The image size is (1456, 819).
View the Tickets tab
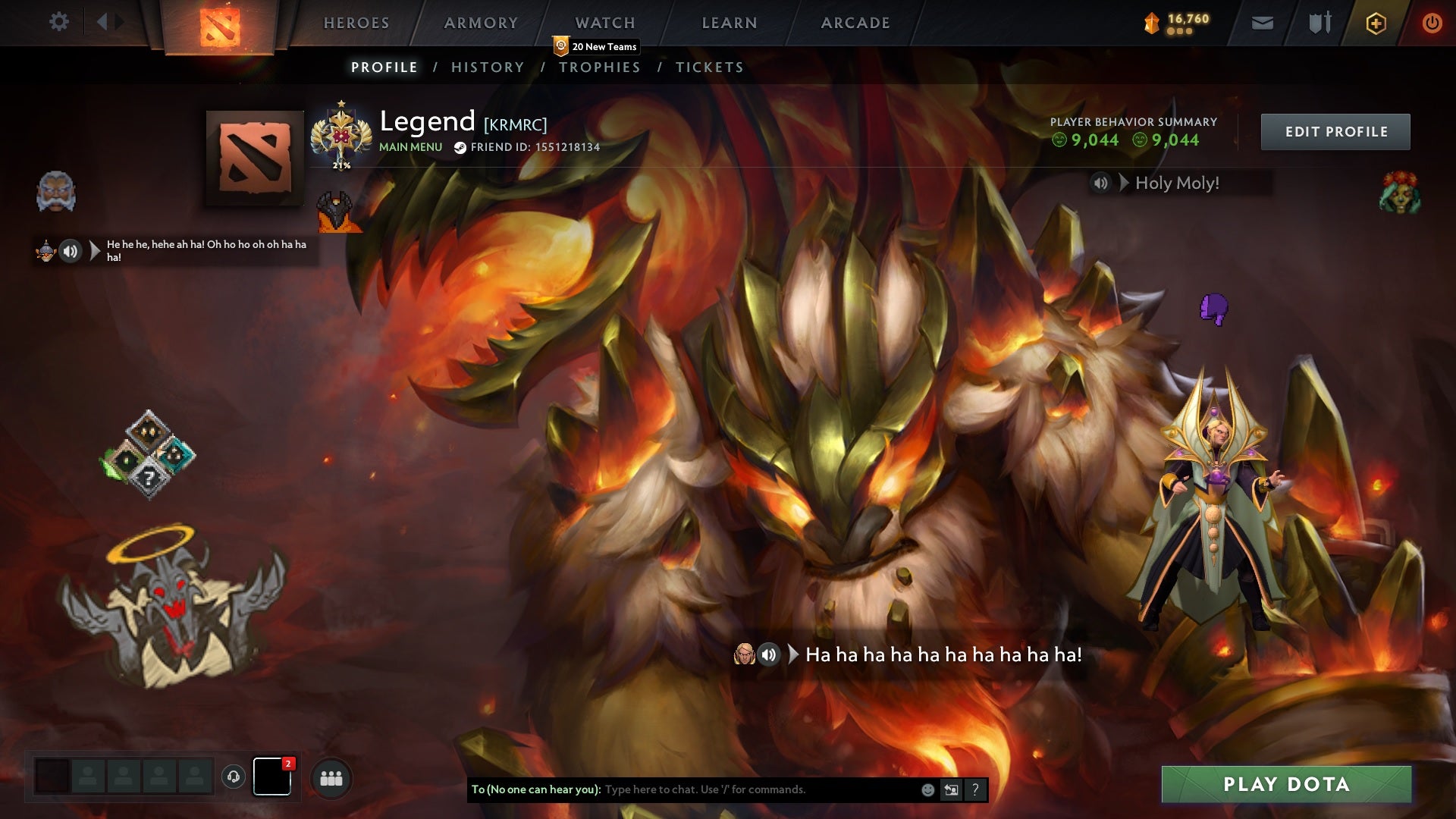click(709, 67)
